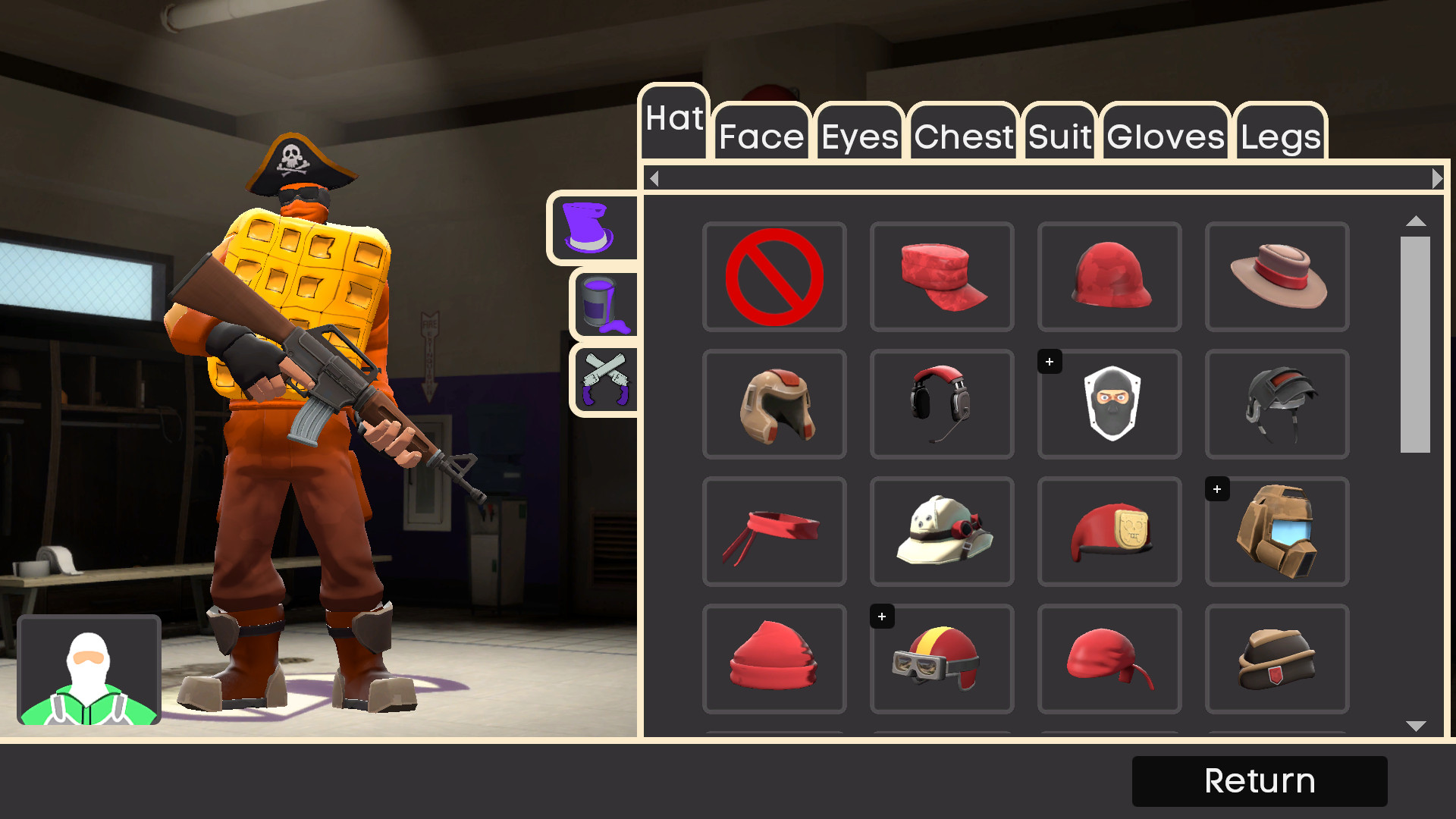Open the Gloves tab
The width and height of the screenshot is (1456, 819).
1164,137
